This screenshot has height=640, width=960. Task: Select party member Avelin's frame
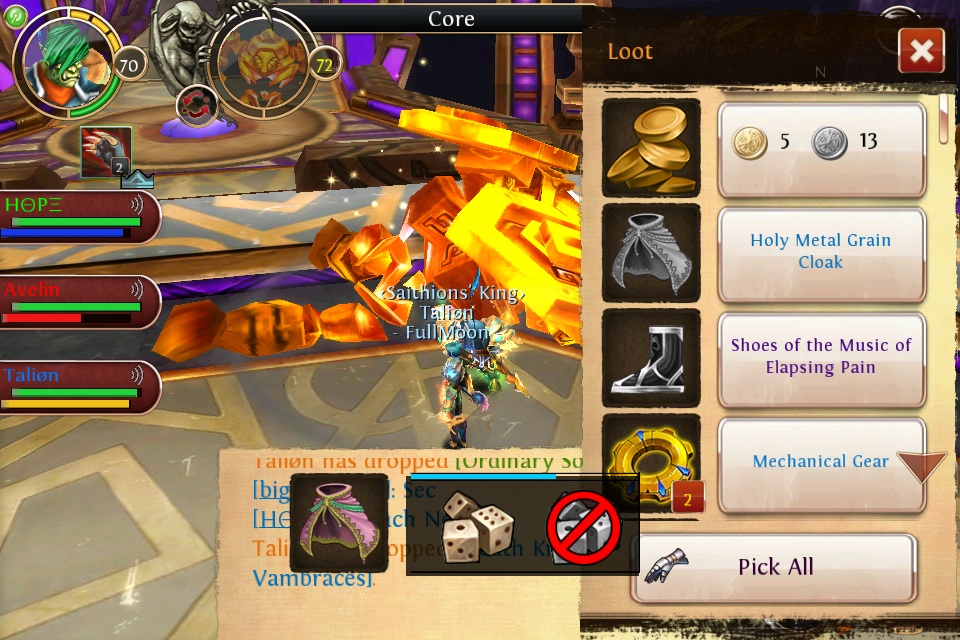pos(78,302)
